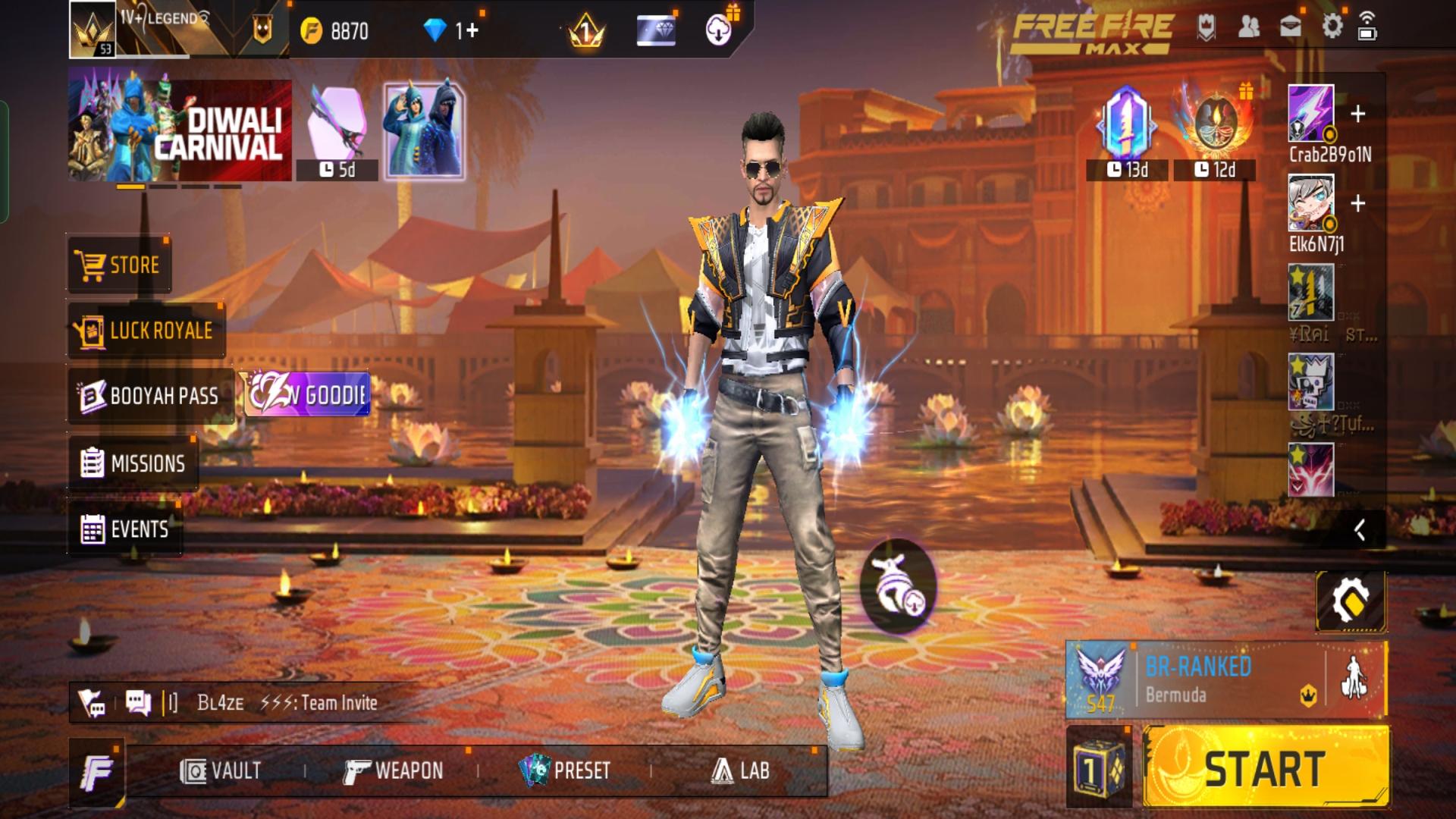Collapse the friends side panel arrow
The width and height of the screenshot is (1456, 819).
click(x=1359, y=530)
